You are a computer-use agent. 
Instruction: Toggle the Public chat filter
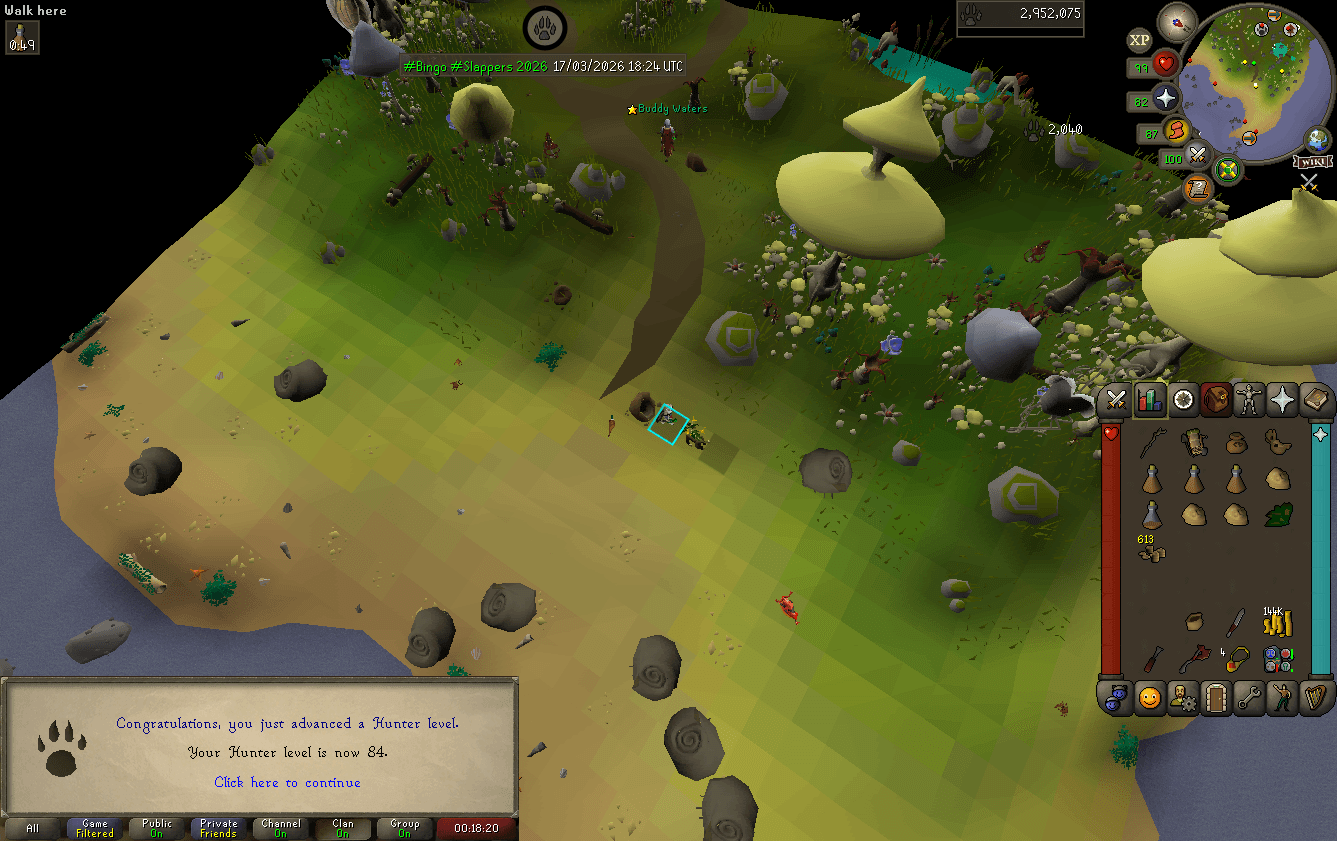[x=155, y=828]
